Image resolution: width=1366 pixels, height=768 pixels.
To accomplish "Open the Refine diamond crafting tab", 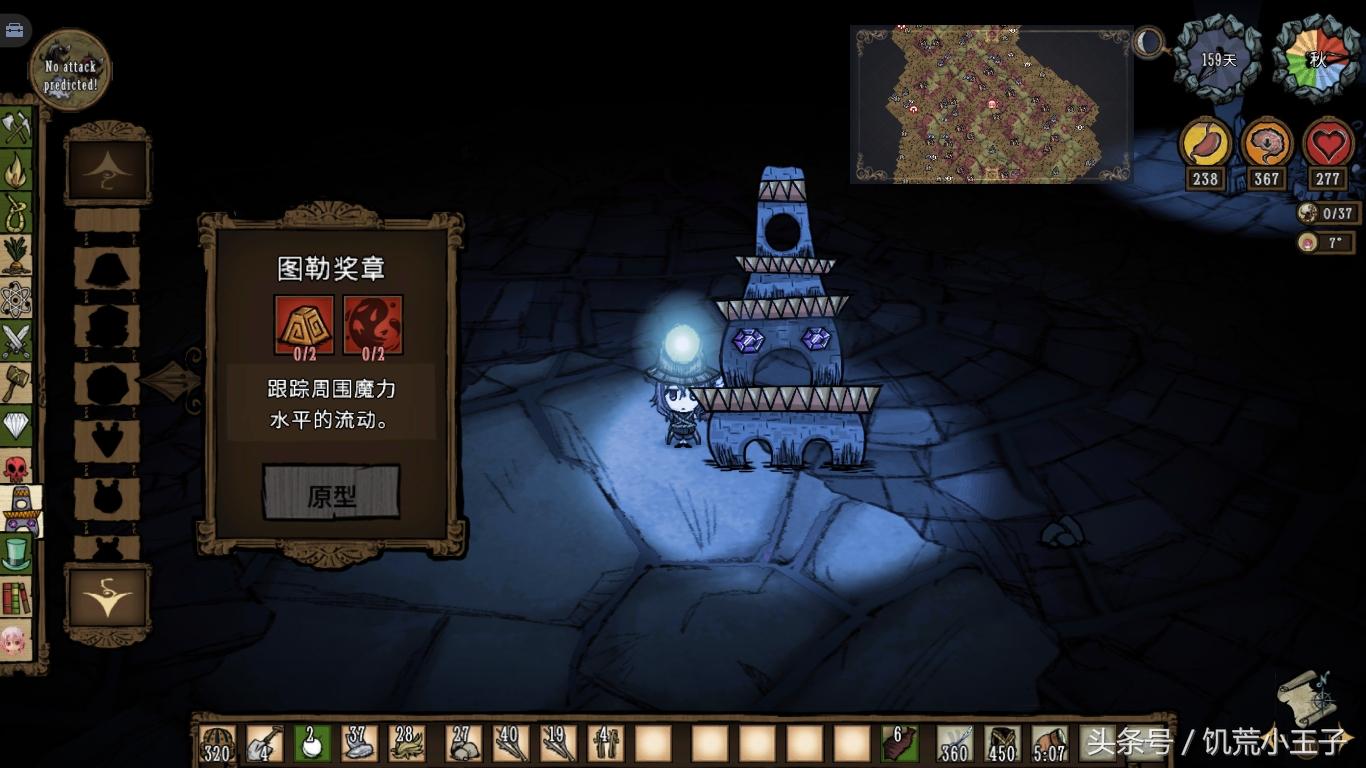I will pos(16,427).
